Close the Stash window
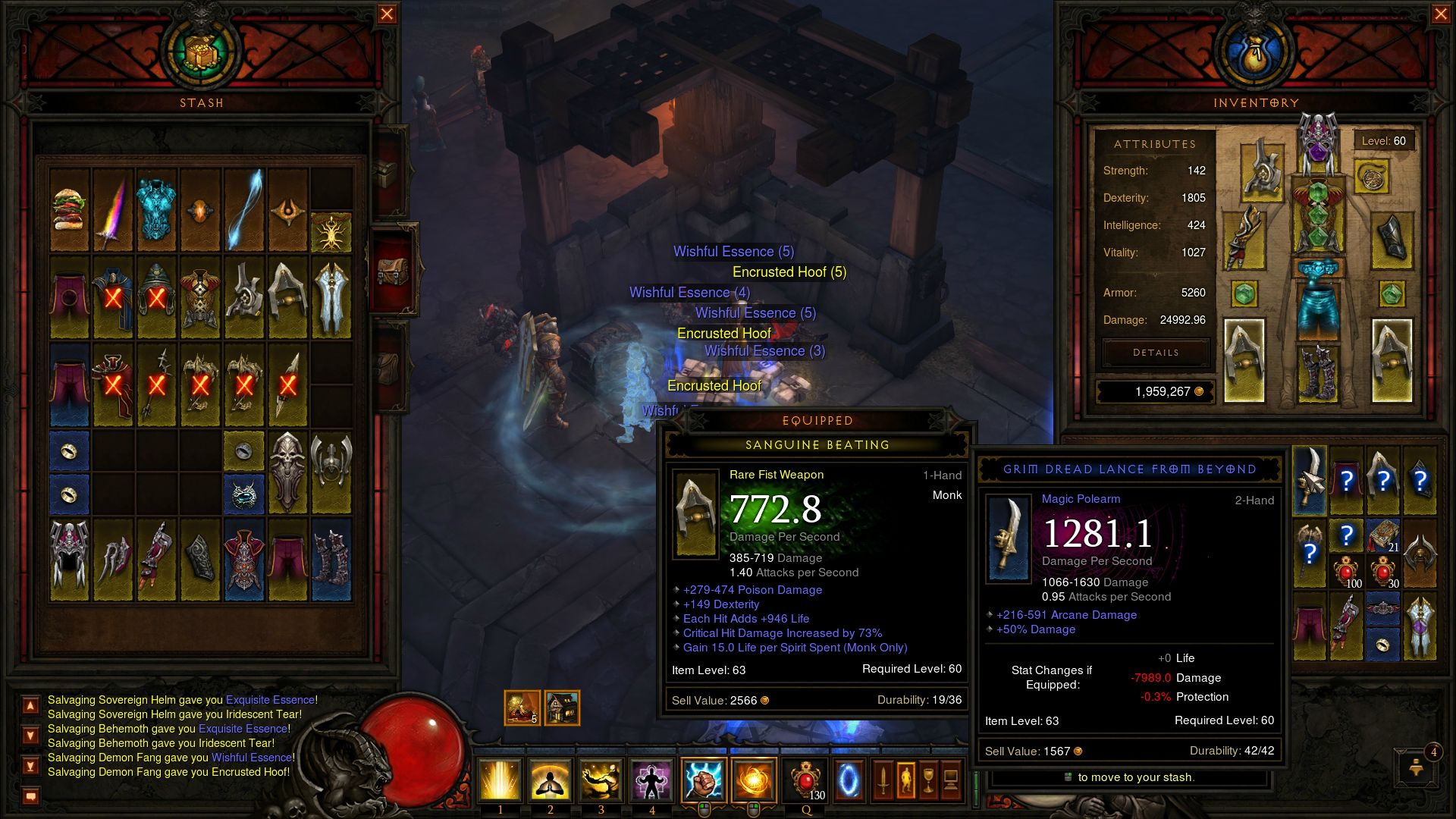Screen dimensions: 1456x819 (387, 14)
